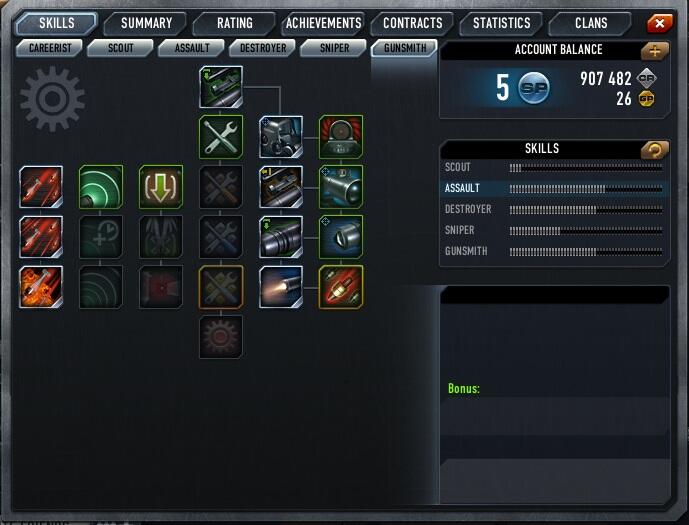Image resolution: width=689 pixels, height=525 pixels.
Task: View the Statistics tab
Action: pyautogui.click(x=502, y=23)
